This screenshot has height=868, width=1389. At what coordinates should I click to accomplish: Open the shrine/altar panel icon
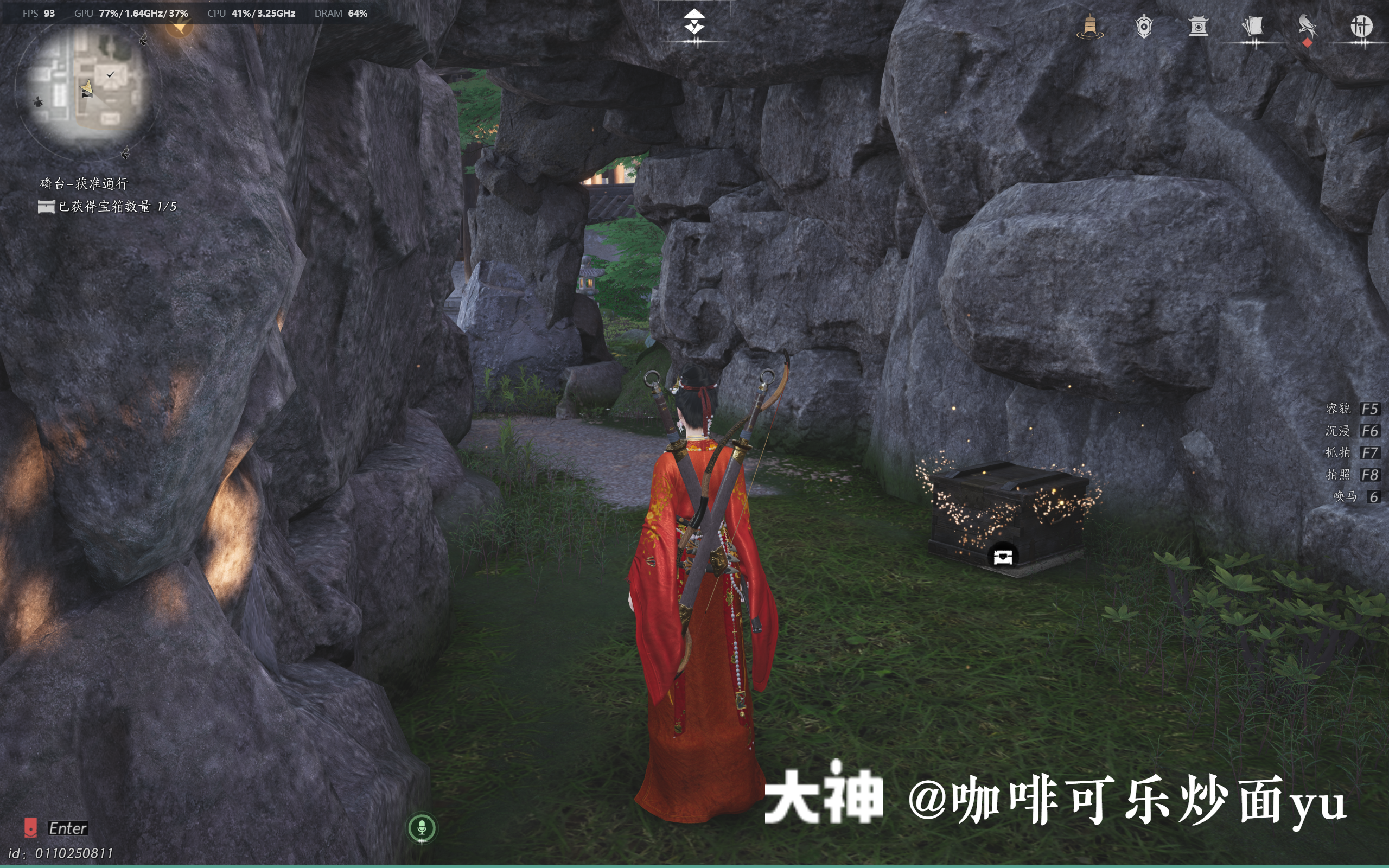pyautogui.click(x=1200, y=26)
